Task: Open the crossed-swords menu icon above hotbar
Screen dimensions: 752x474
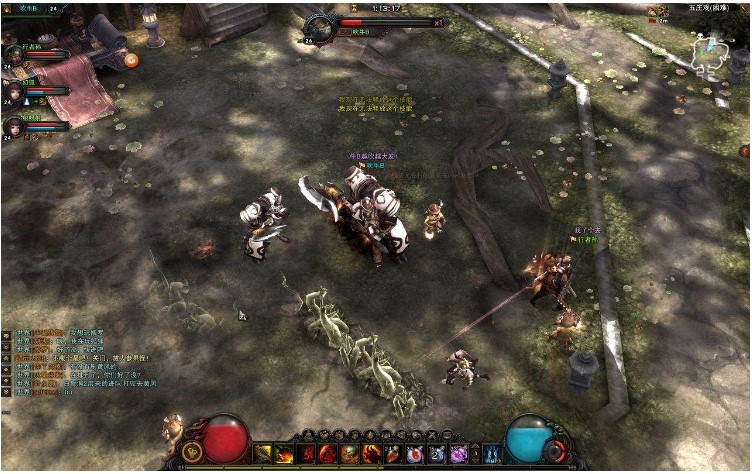Action: pos(430,435)
